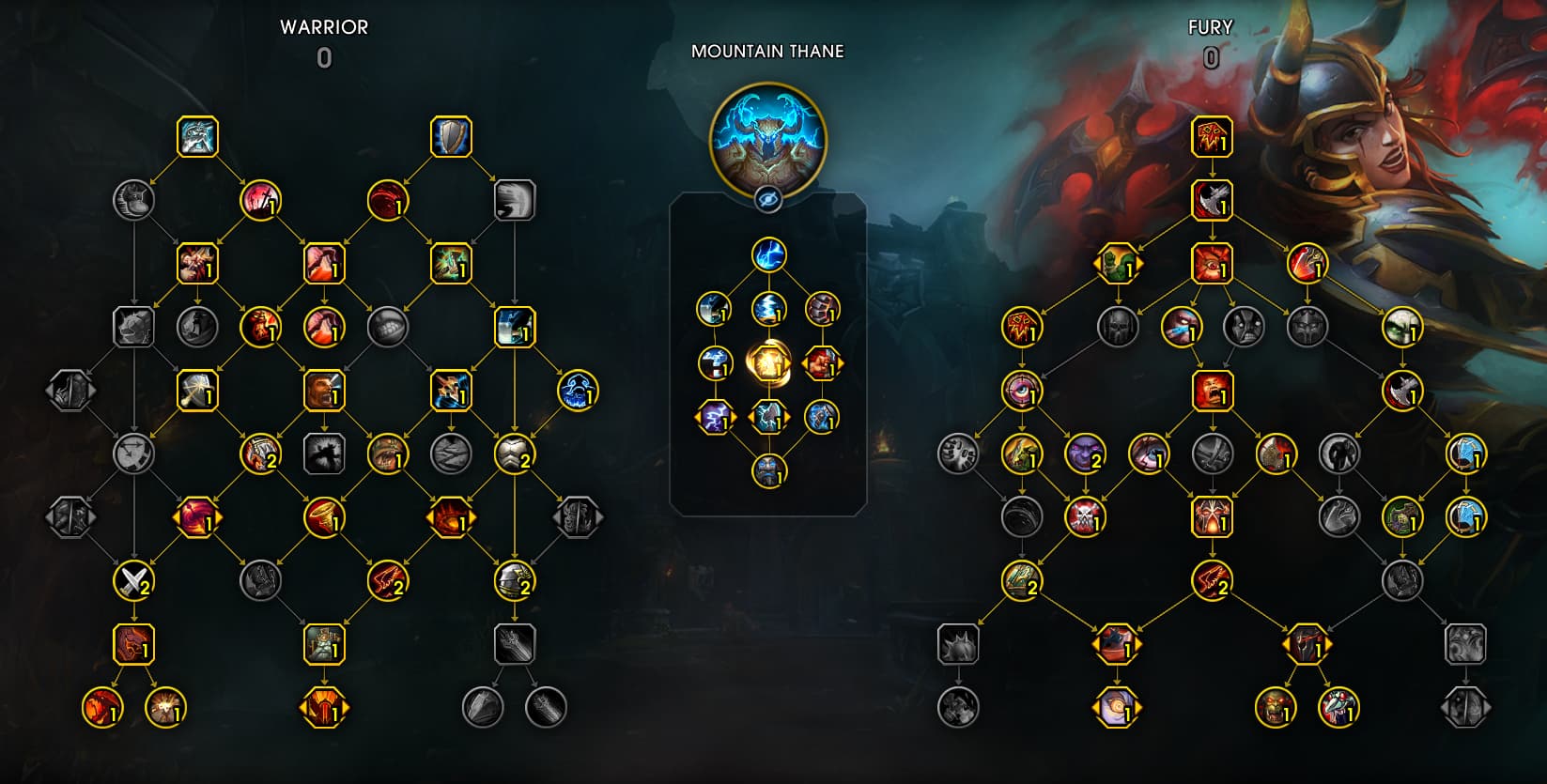Viewport: 1547px width, 784px height.
Task: Pick the skull and crossbones Fury talent
Action: point(1085,517)
